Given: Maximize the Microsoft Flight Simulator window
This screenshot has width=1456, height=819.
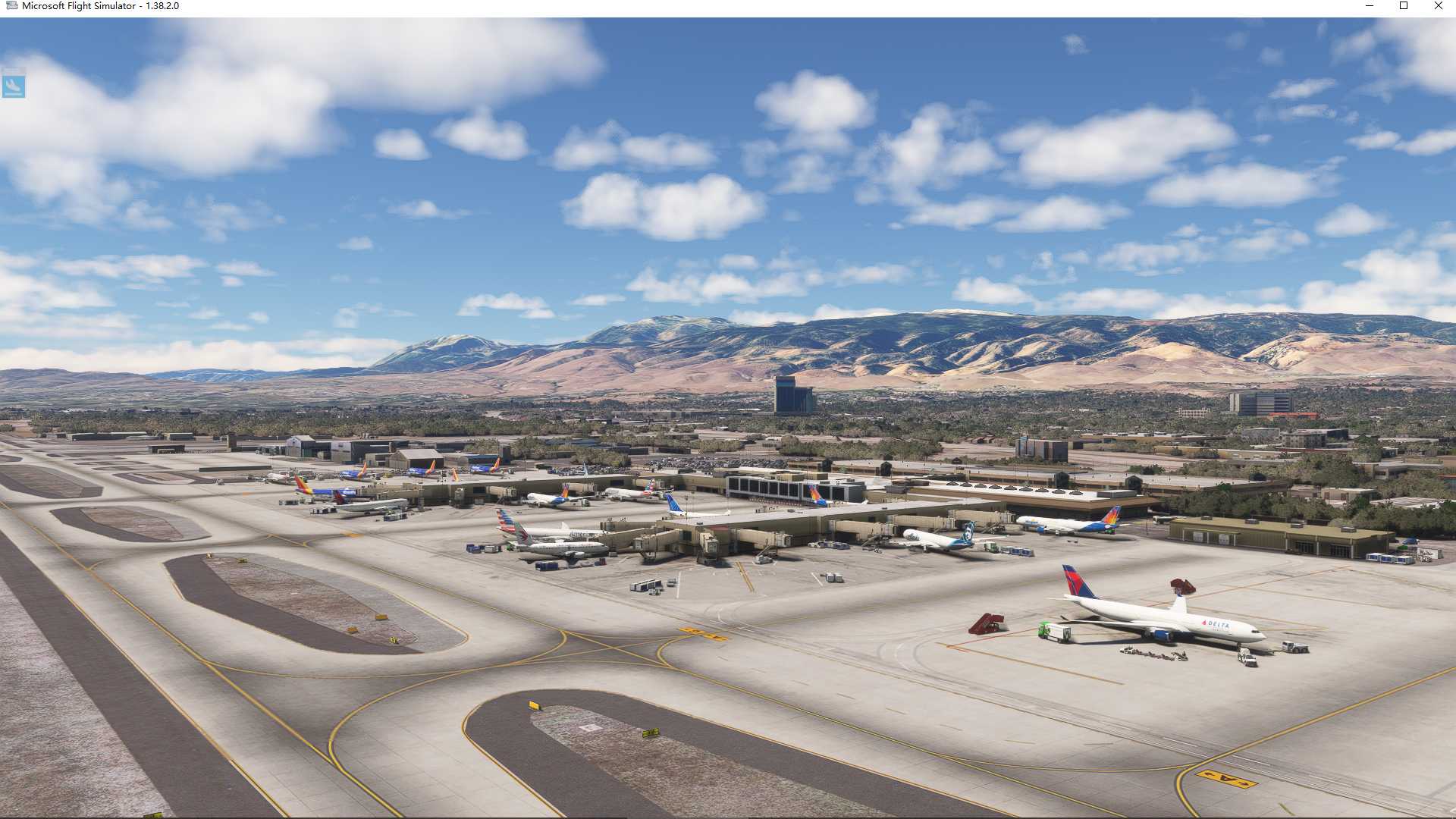Looking at the screenshot, I should click(1404, 6).
